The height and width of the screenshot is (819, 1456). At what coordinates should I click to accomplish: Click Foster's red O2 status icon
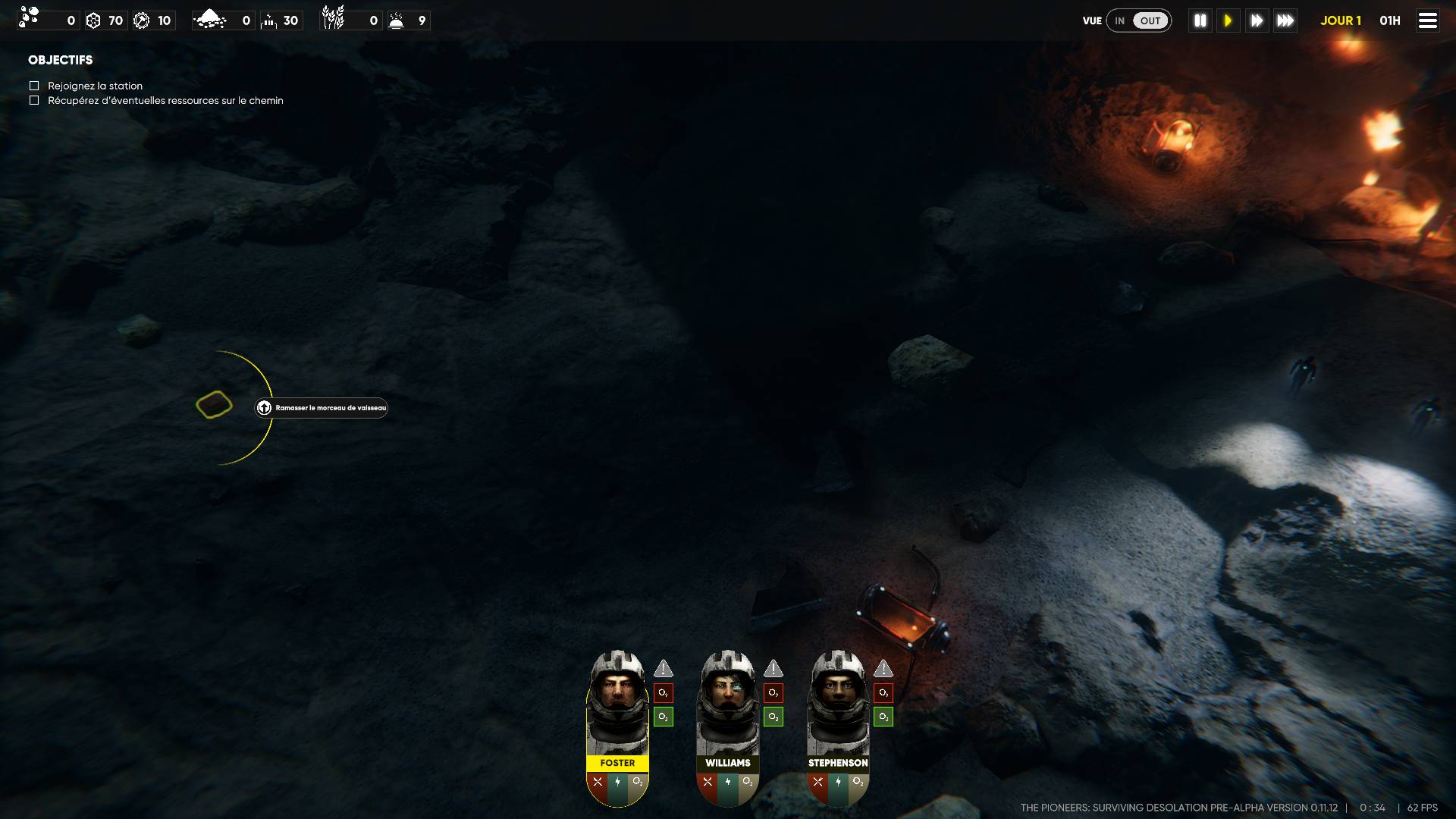(x=664, y=693)
